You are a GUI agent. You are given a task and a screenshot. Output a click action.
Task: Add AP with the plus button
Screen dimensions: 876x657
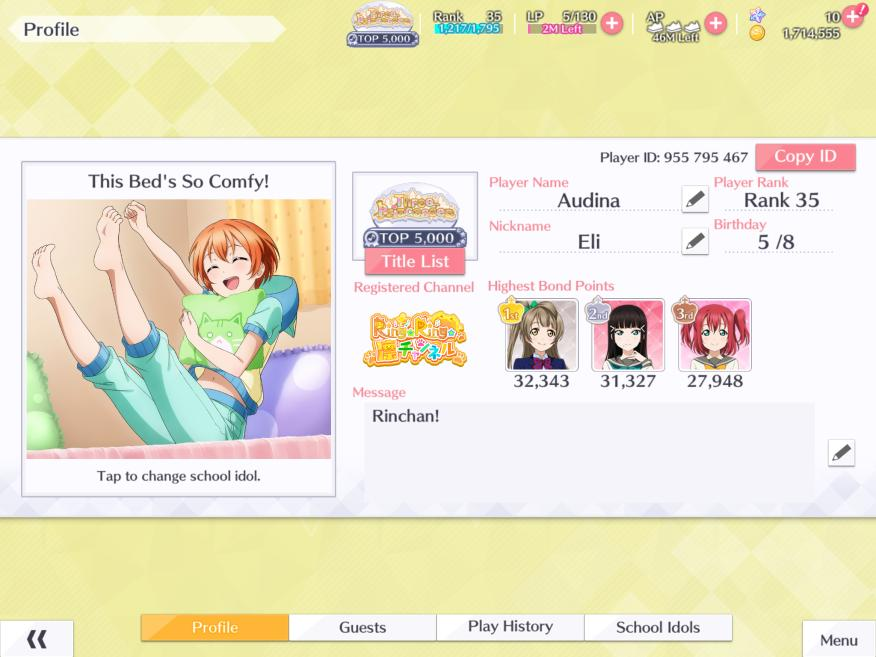click(715, 23)
